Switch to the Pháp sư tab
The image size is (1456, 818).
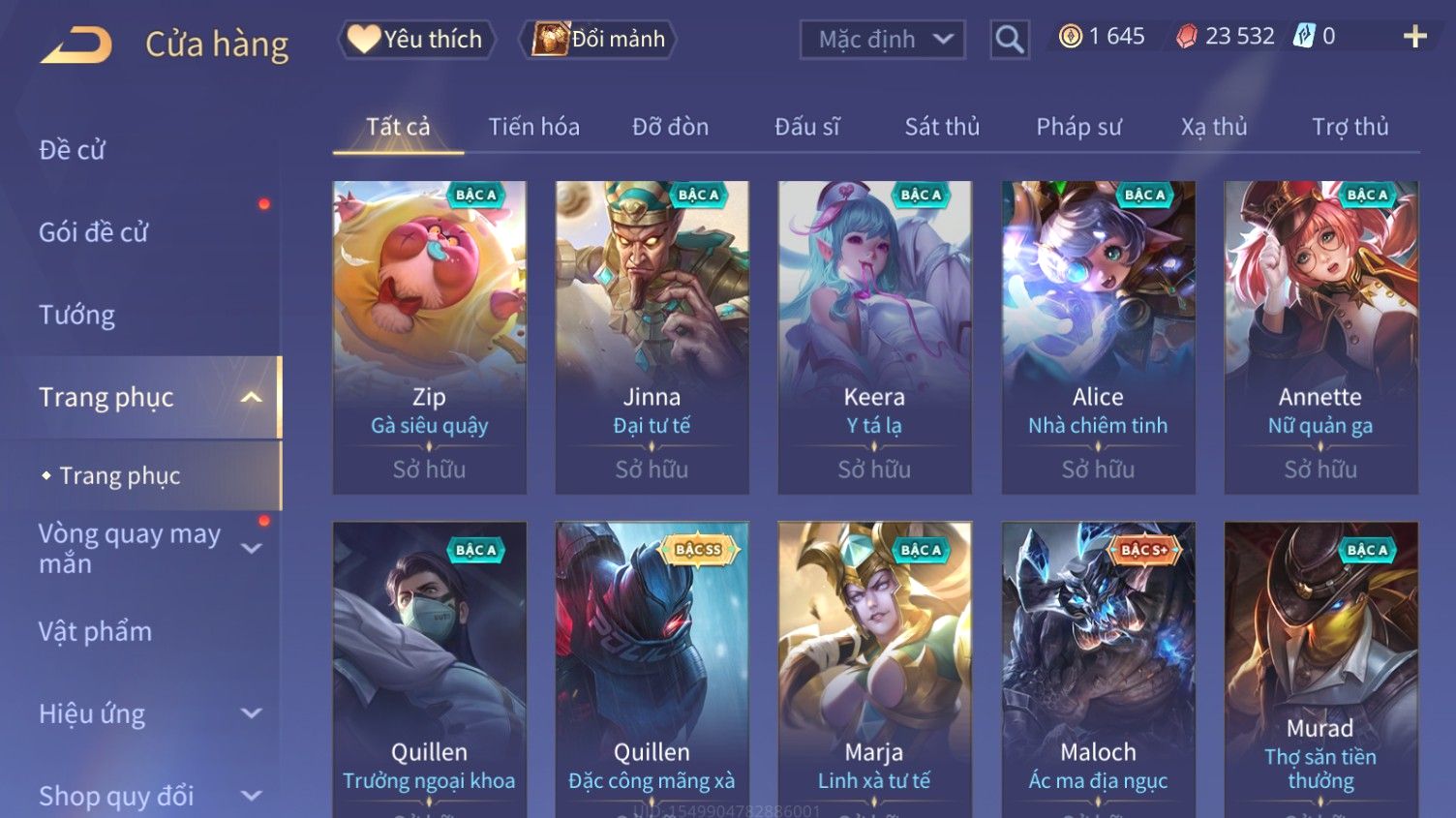(x=1078, y=127)
